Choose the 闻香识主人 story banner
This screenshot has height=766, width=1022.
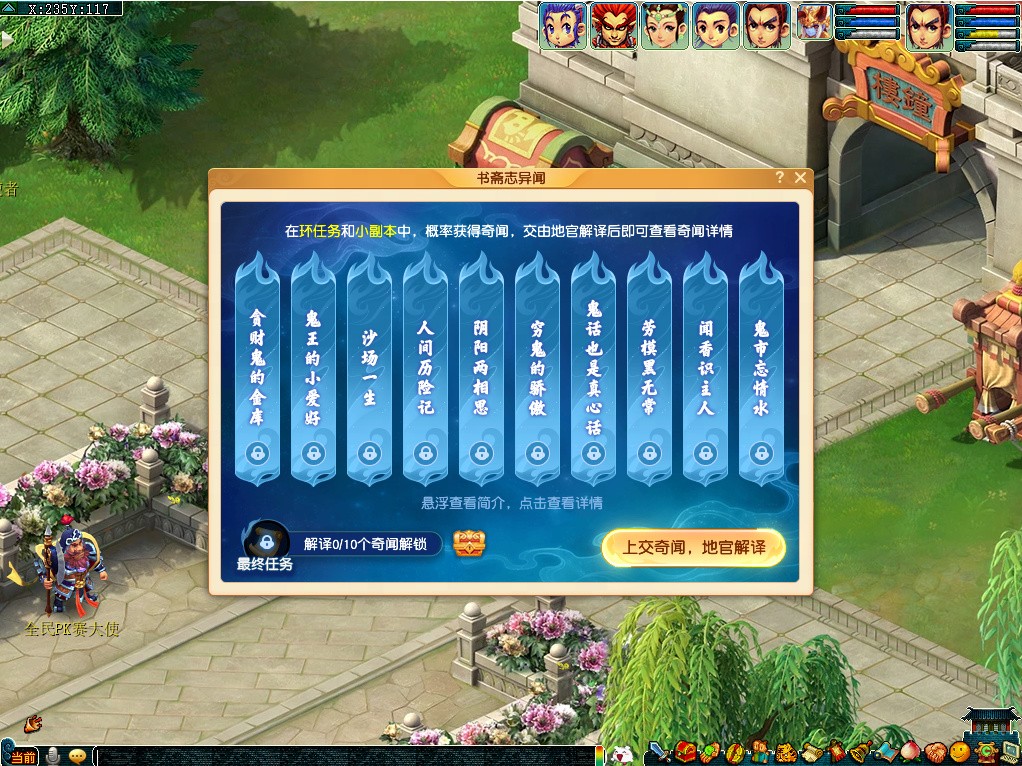706,370
